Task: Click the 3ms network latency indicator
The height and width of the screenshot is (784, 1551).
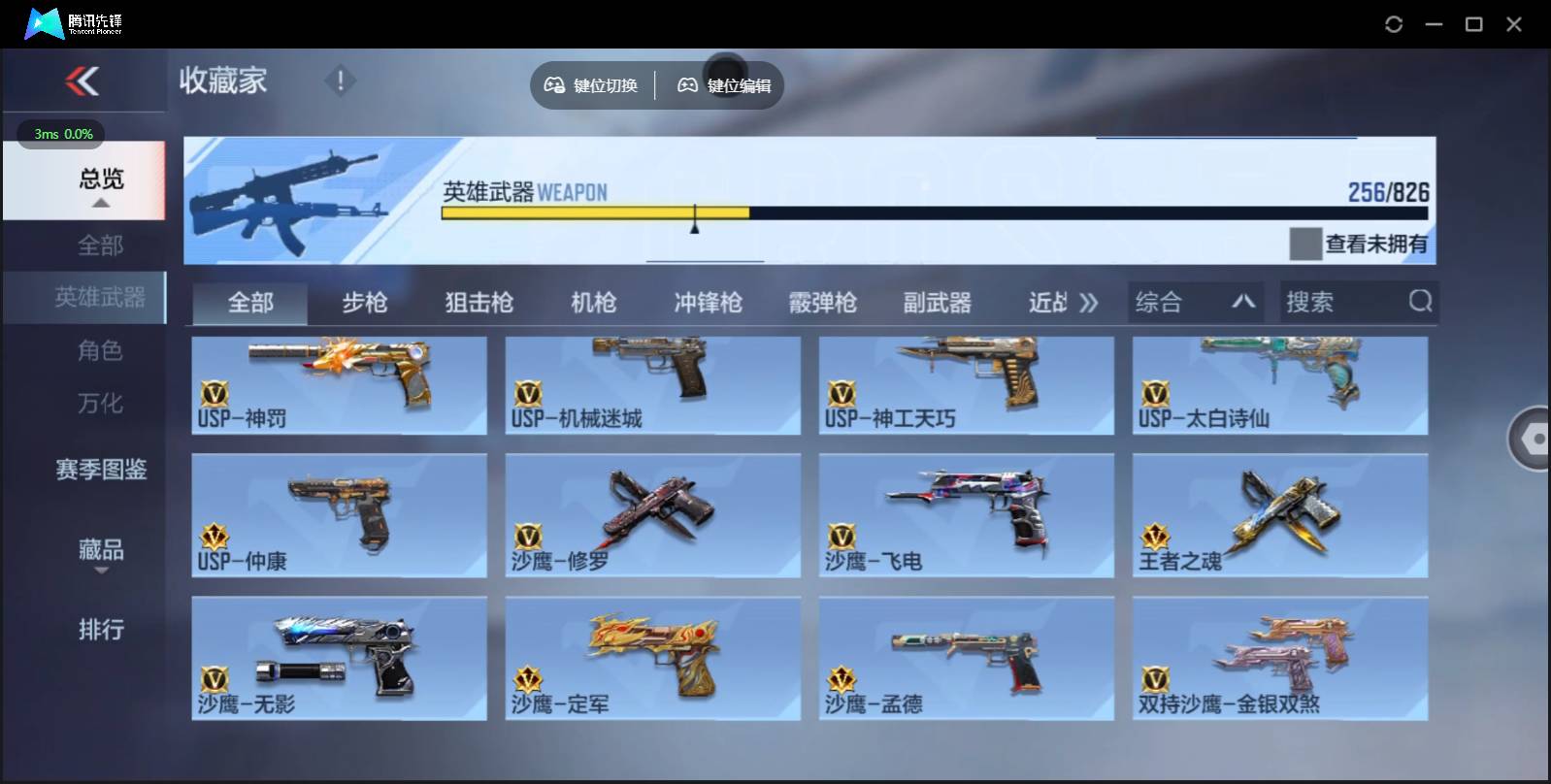Action: 55,135
